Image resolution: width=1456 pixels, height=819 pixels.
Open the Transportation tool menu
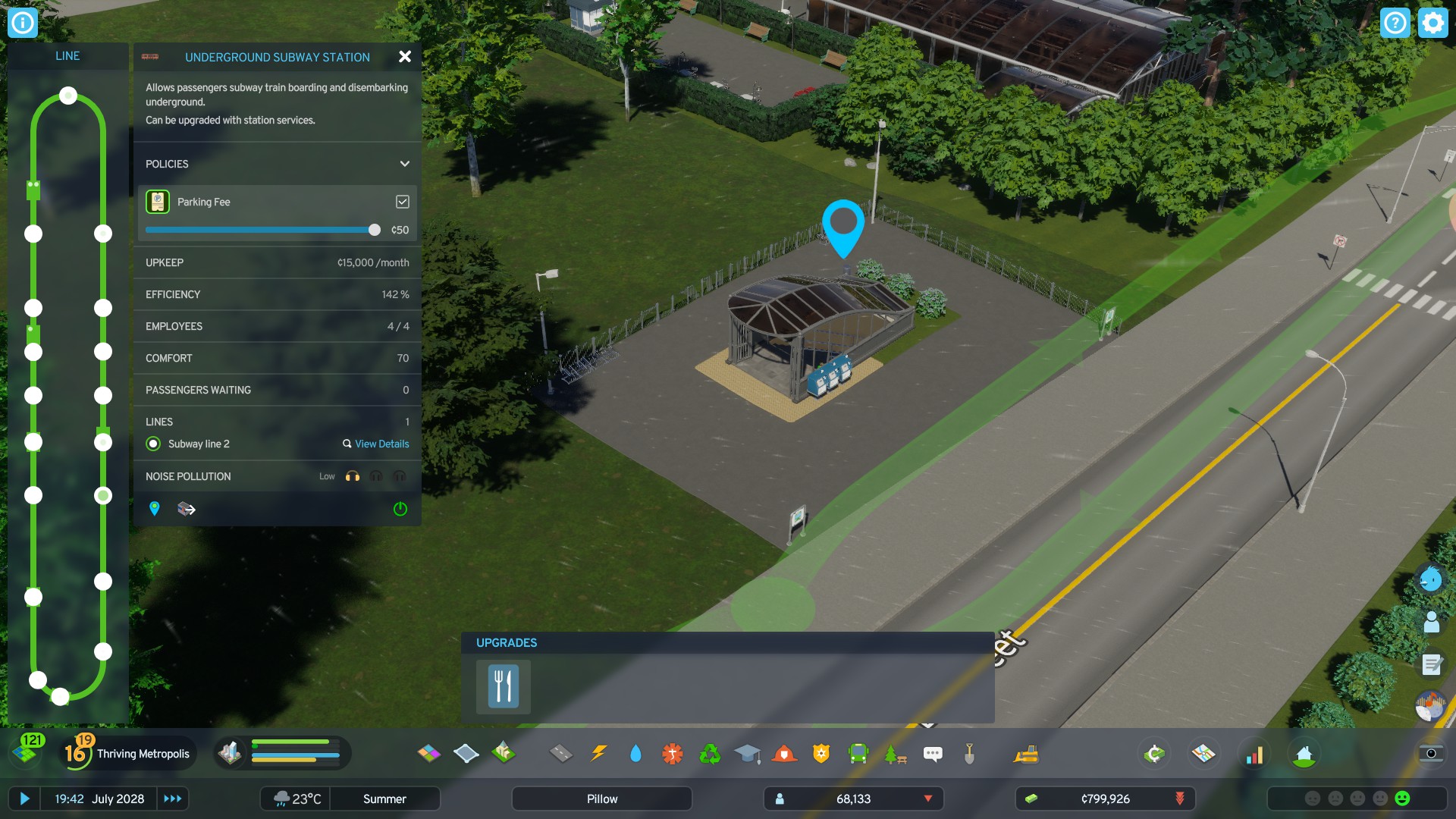(858, 754)
